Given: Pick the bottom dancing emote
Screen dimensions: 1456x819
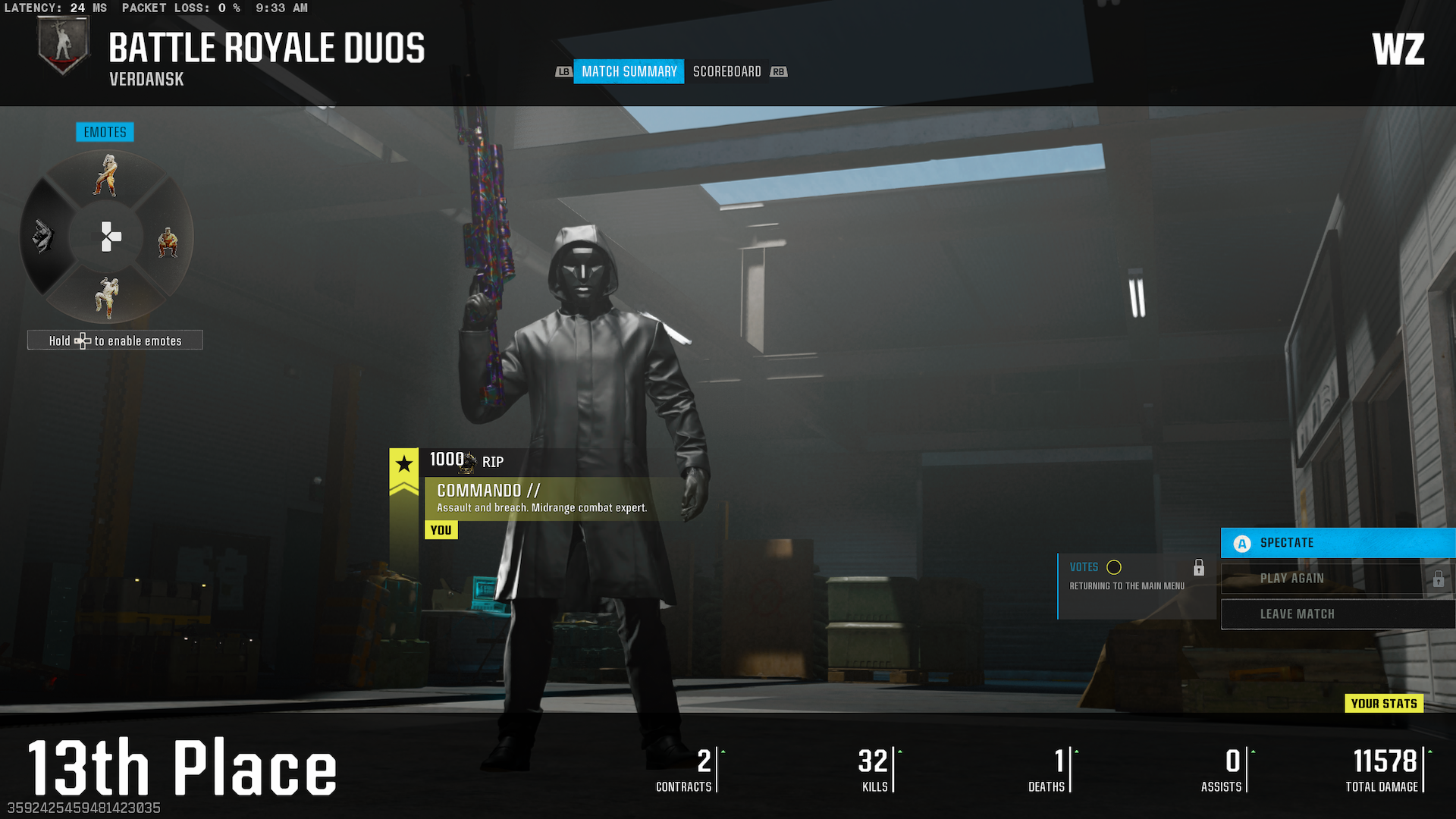Looking at the screenshot, I should (107, 297).
